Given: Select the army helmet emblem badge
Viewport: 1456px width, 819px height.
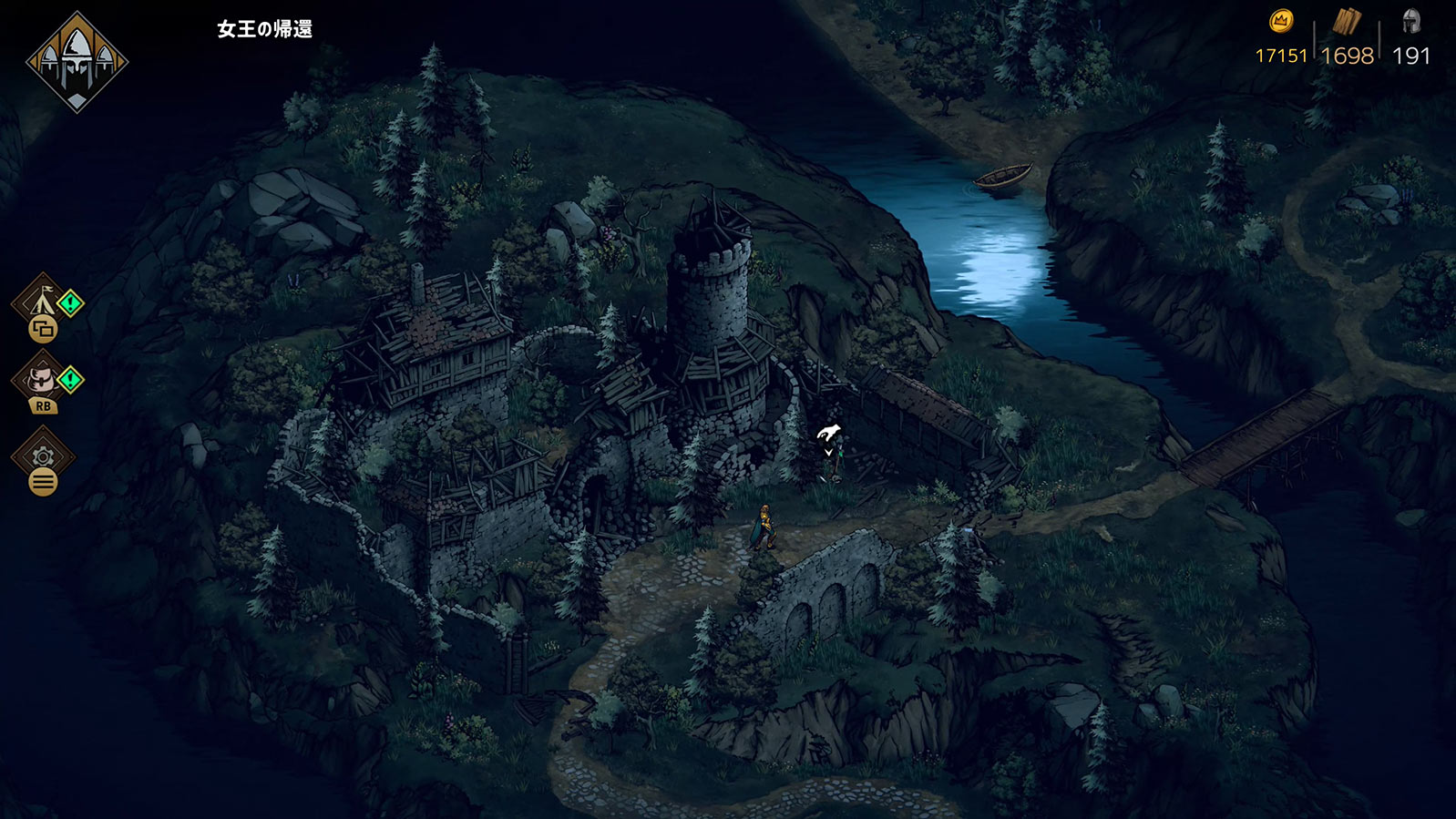Looking at the screenshot, I should (77, 62).
